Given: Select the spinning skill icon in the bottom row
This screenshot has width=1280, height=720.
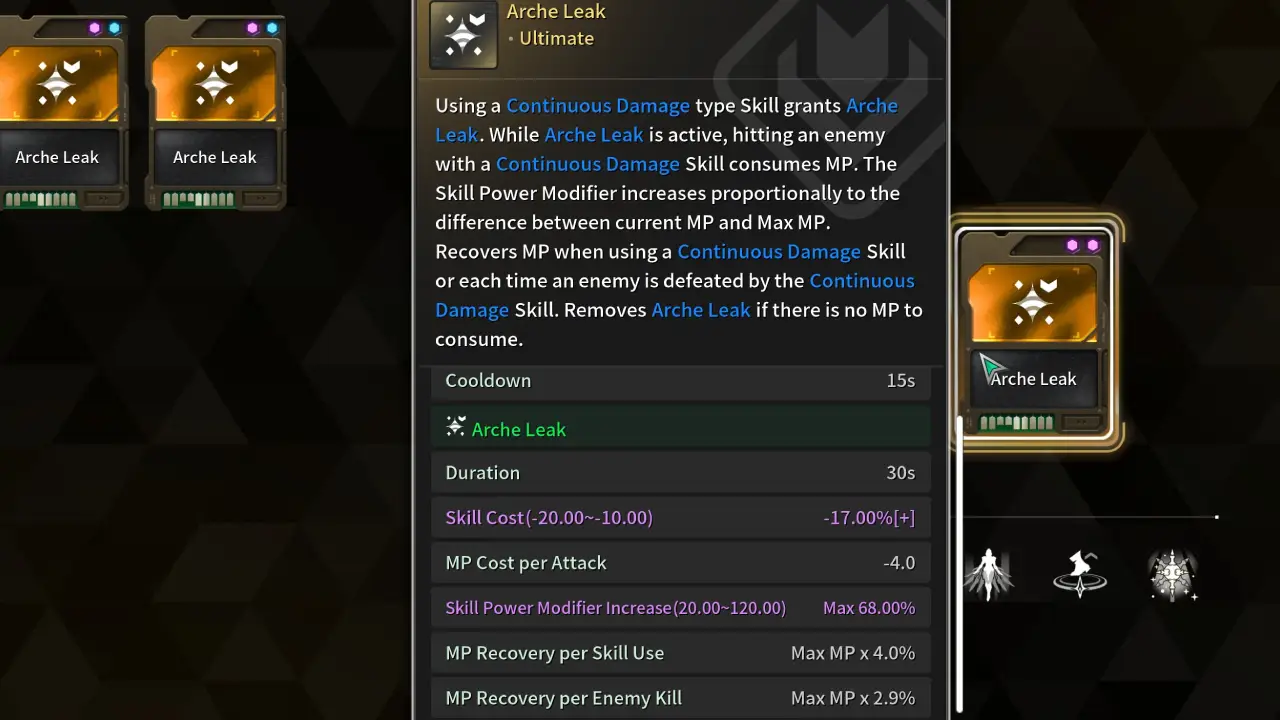Looking at the screenshot, I should click(x=1080, y=573).
